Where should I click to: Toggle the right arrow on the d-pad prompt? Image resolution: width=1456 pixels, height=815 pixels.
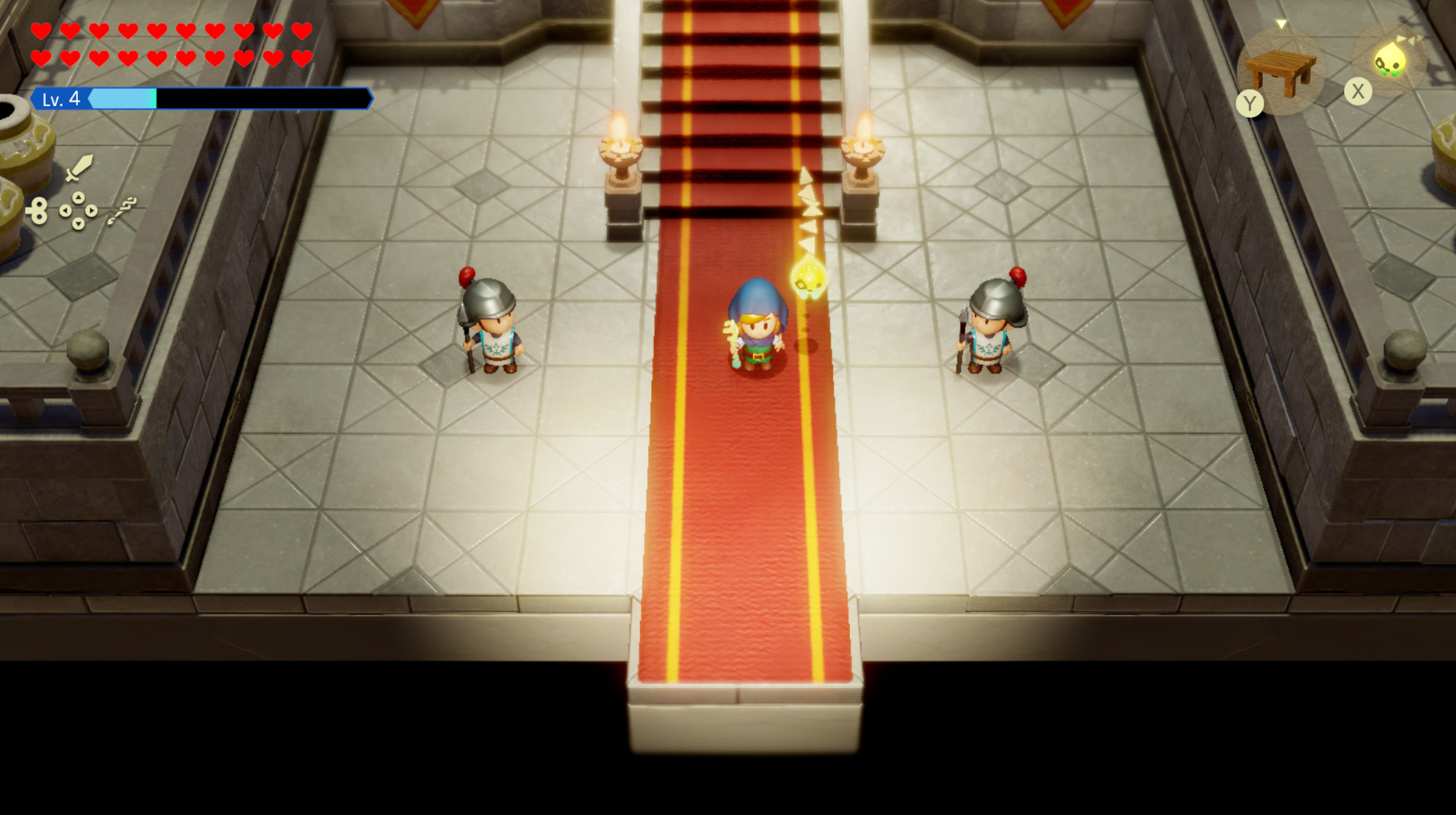91,211
